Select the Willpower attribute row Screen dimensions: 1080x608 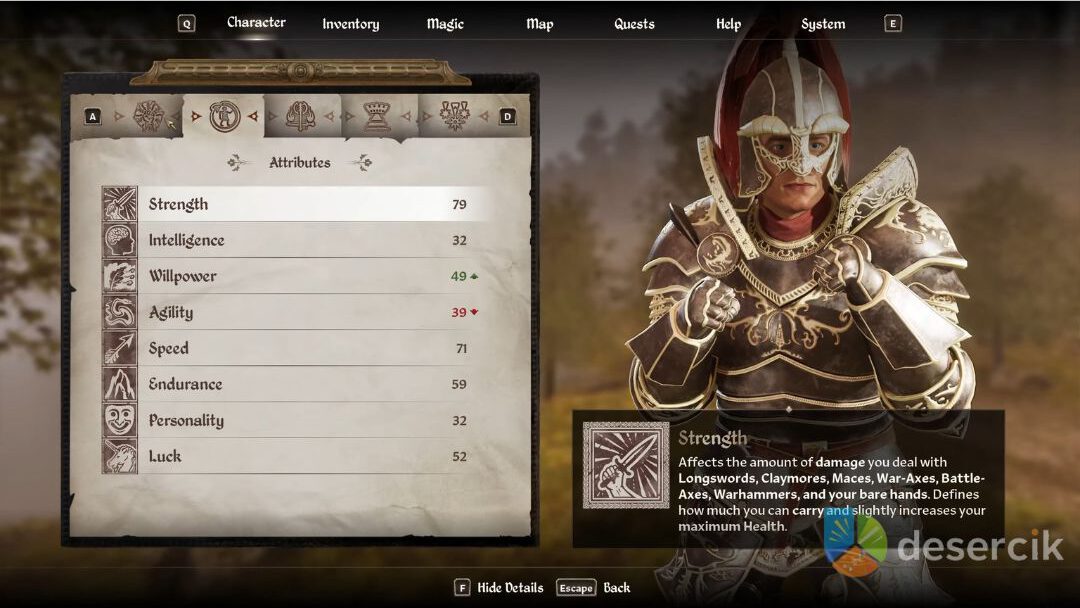[300, 276]
